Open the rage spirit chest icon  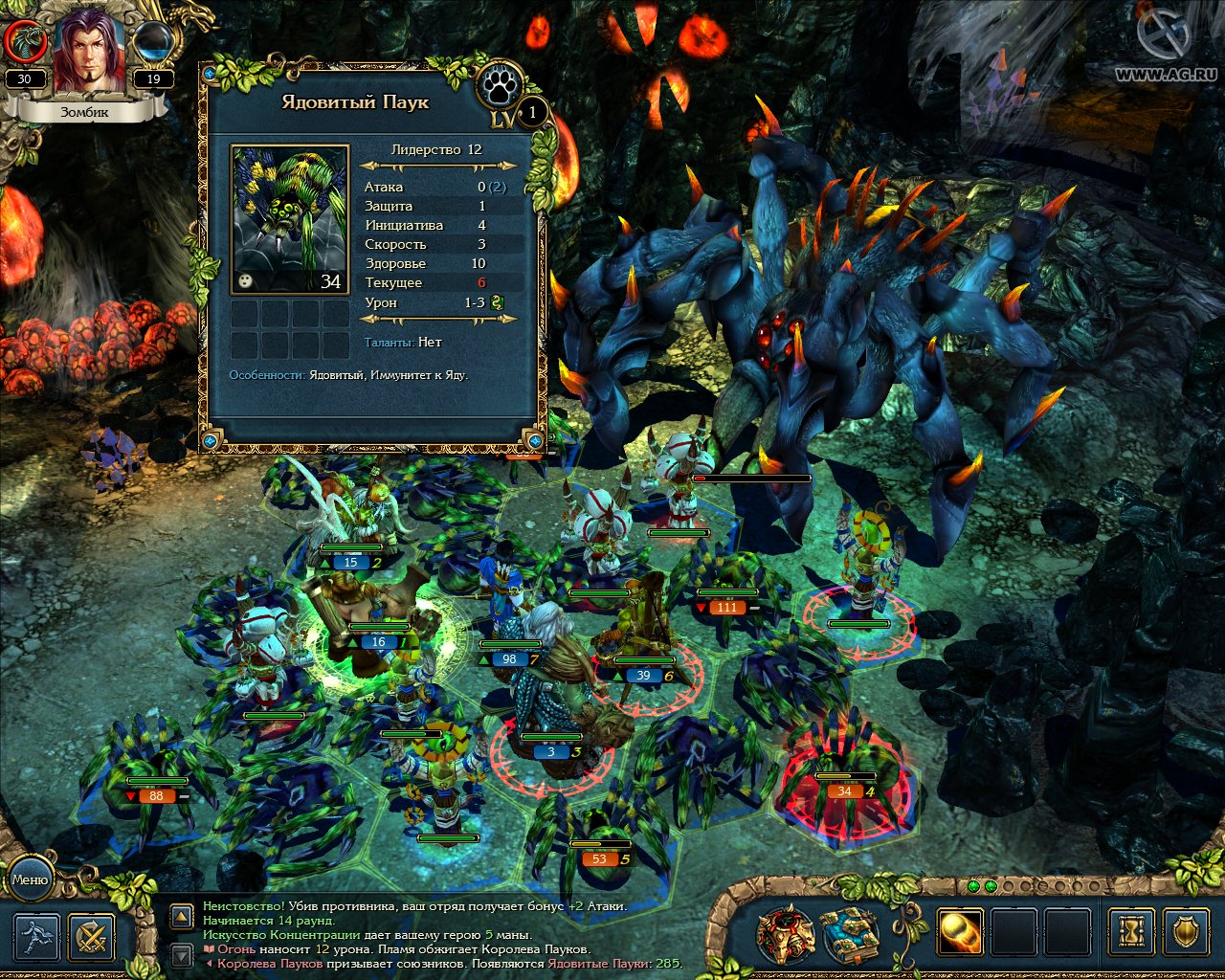click(786, 933)
